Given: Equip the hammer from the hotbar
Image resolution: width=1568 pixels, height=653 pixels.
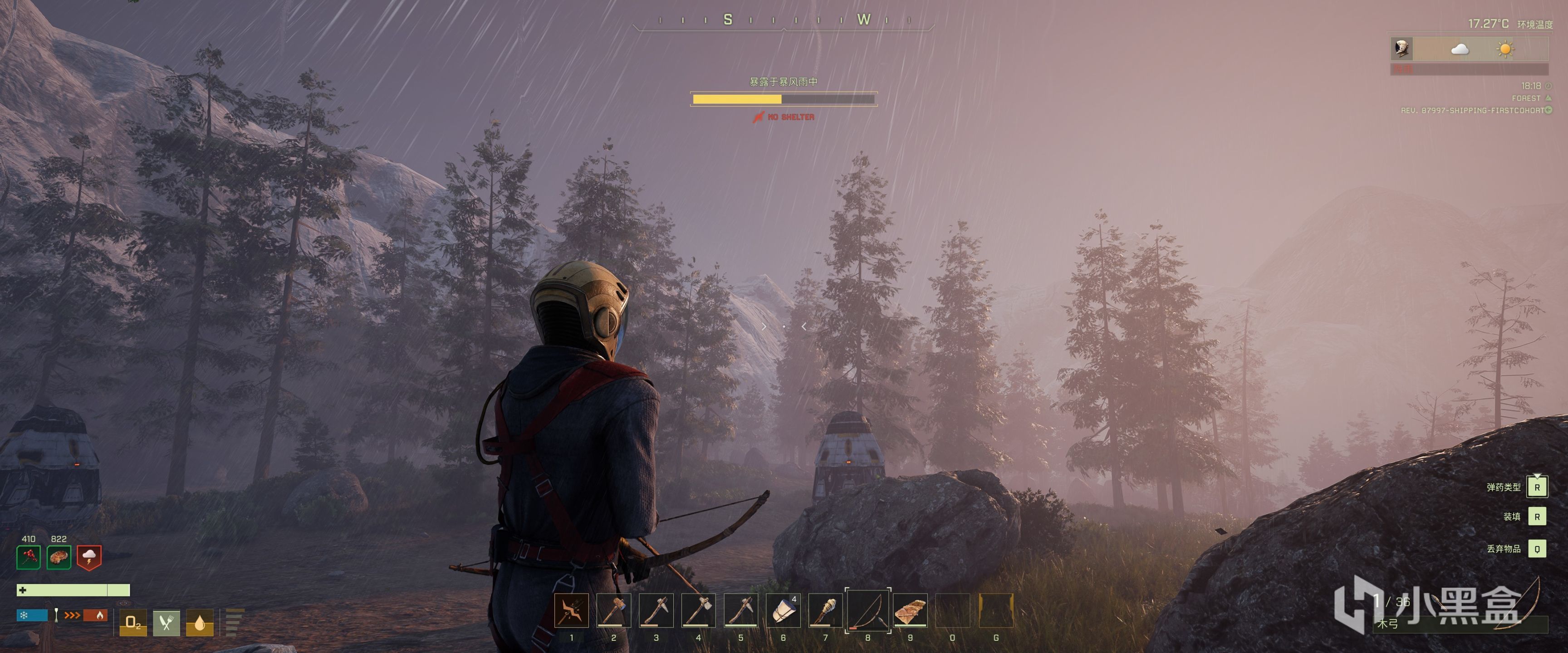Looking at the screenshot, I should coord(613,610).
